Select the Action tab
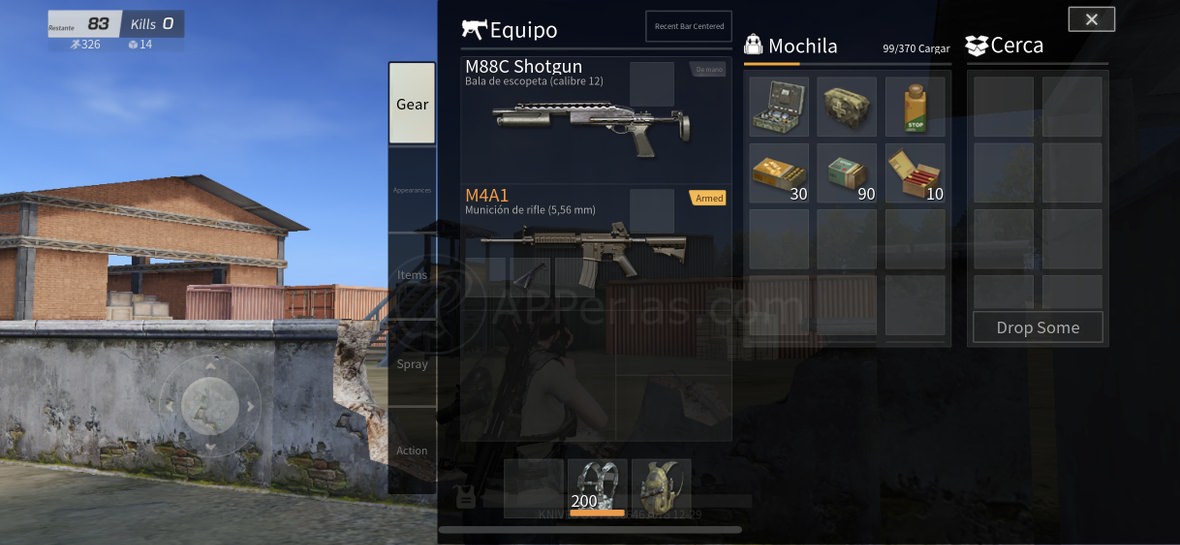1180x545 pixels. point(412,450)
